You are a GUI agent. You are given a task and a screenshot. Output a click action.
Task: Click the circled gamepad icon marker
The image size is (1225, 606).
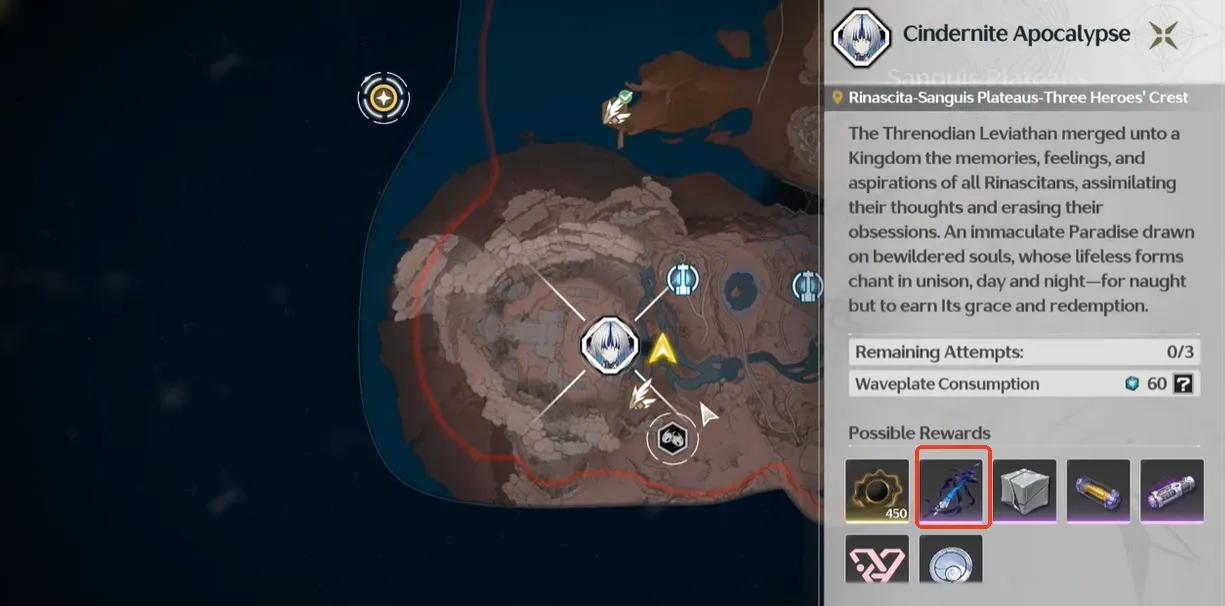[673, 437]
